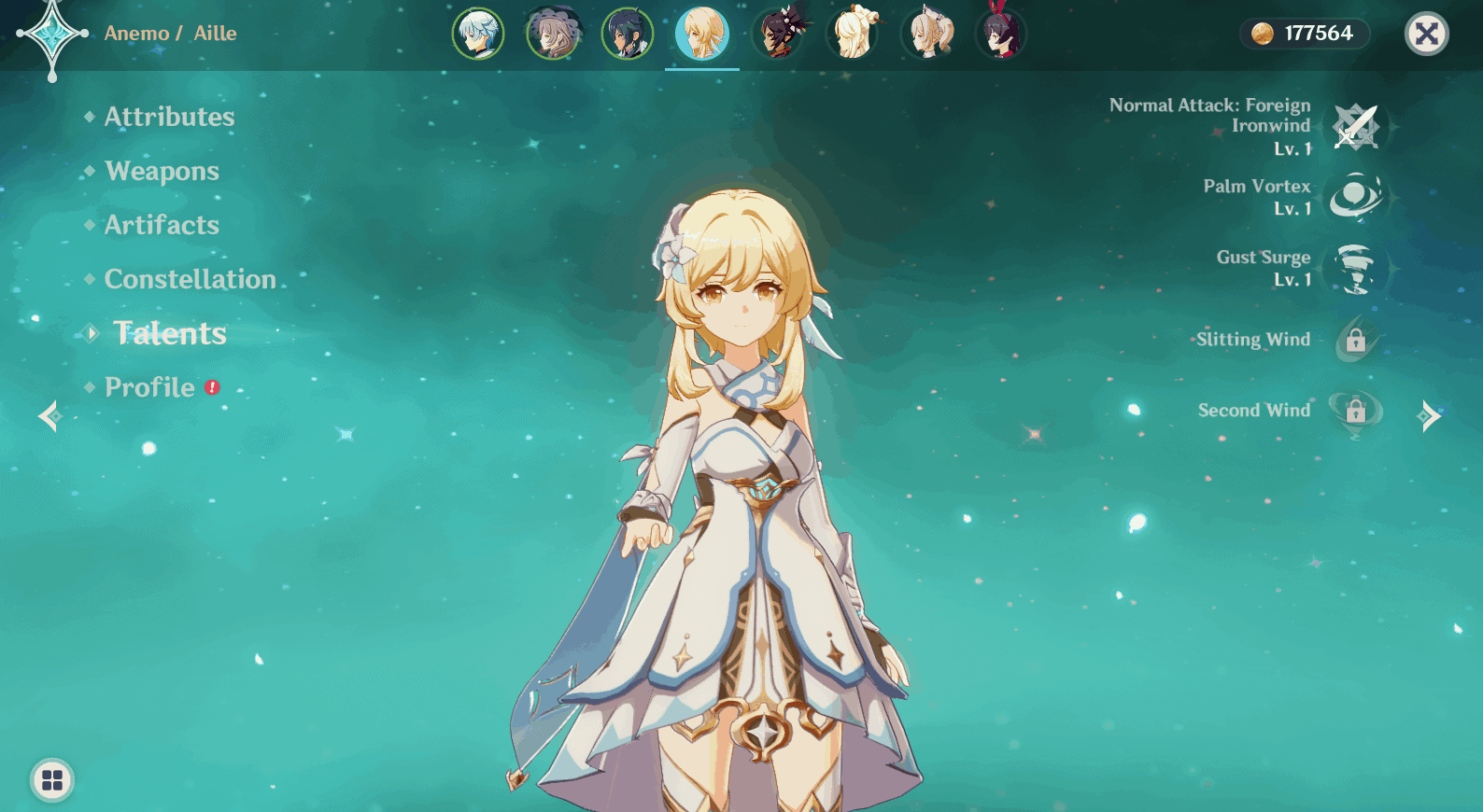Open the Palm Vortex talent

pyautogui.click(x=1355, y=197)
